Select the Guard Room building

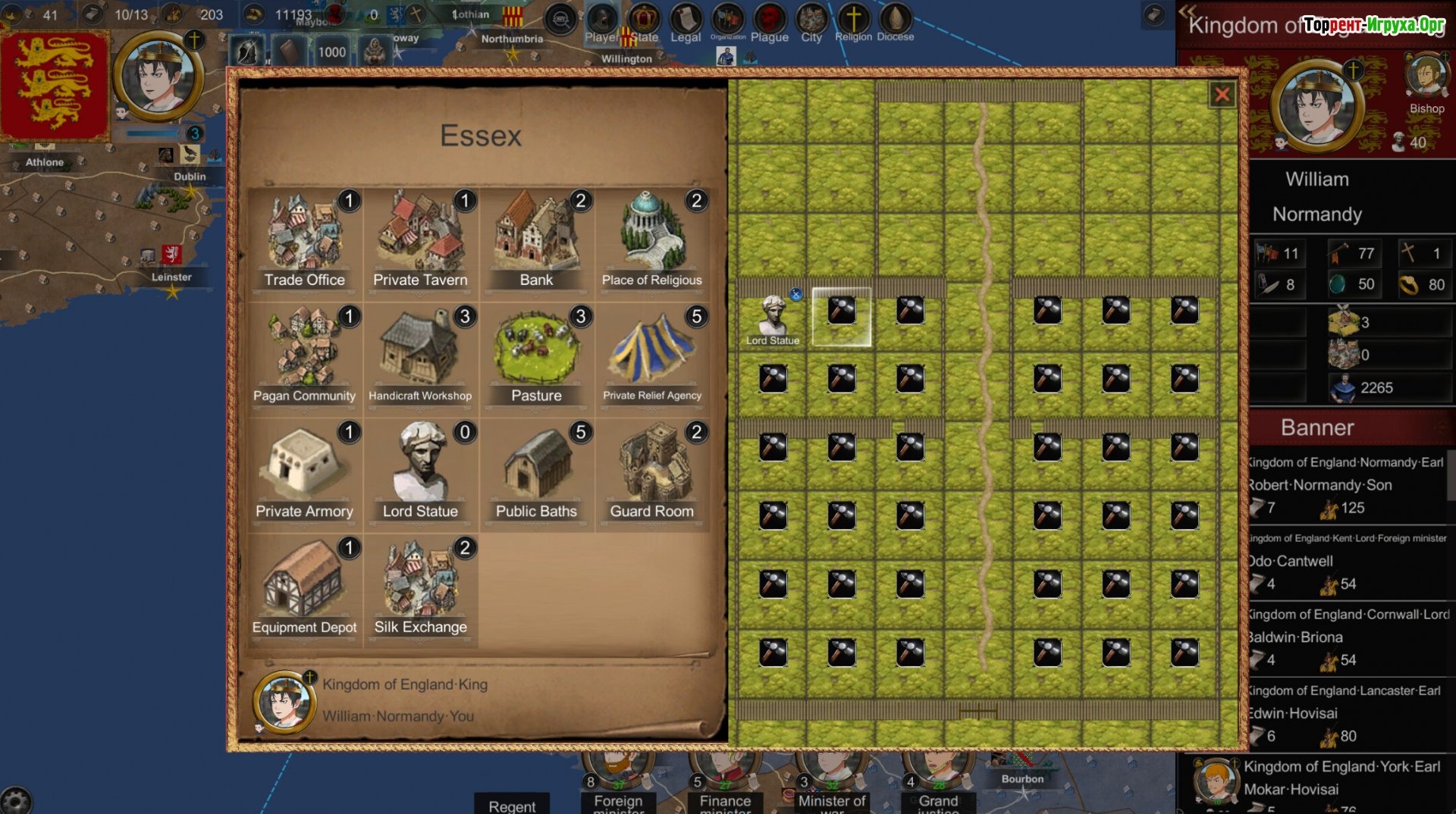pyautogui.click(x=652, y=471)
